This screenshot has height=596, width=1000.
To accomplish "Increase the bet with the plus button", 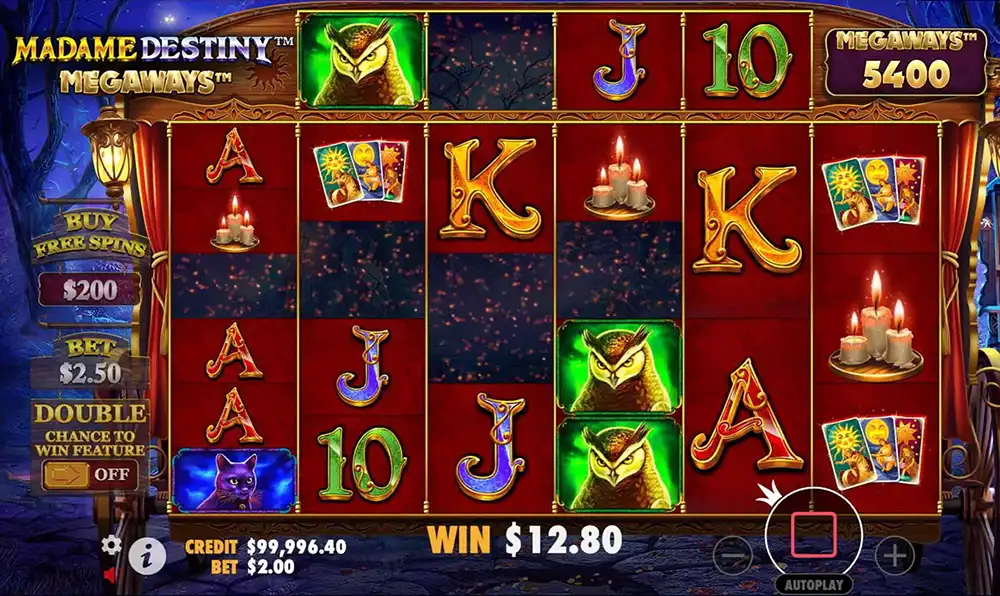I will tap(893, 555).
